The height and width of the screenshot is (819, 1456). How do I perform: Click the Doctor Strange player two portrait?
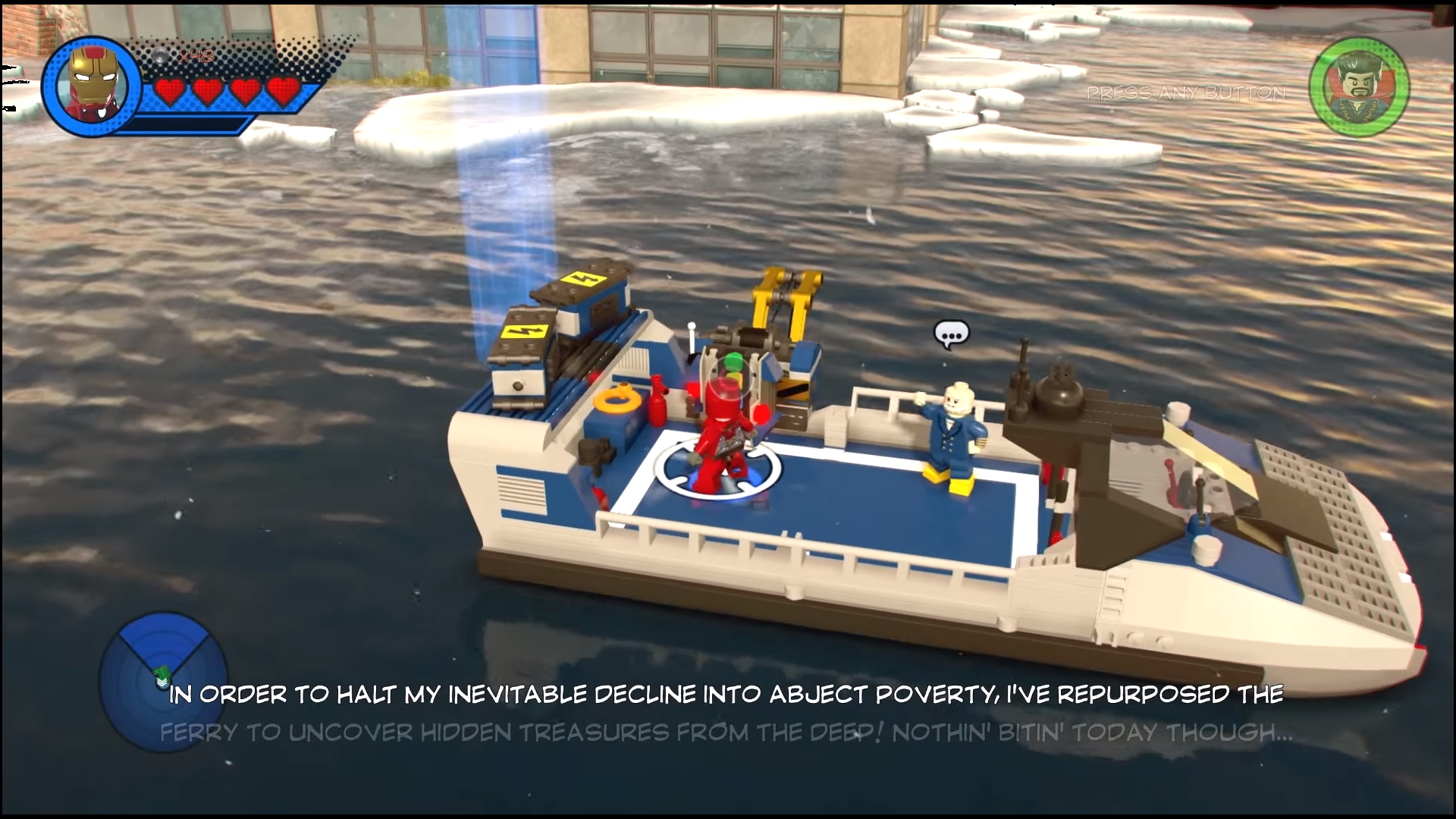coord(1359,88)
